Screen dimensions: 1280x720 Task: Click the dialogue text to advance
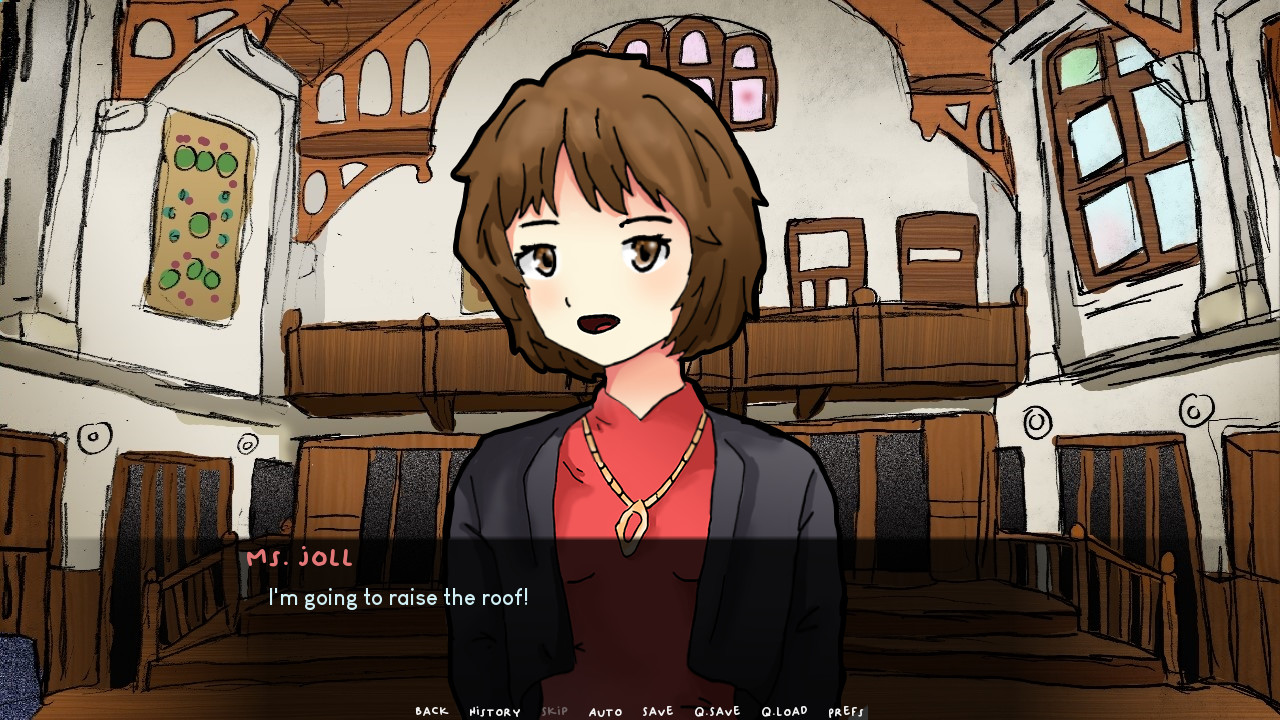397,598
